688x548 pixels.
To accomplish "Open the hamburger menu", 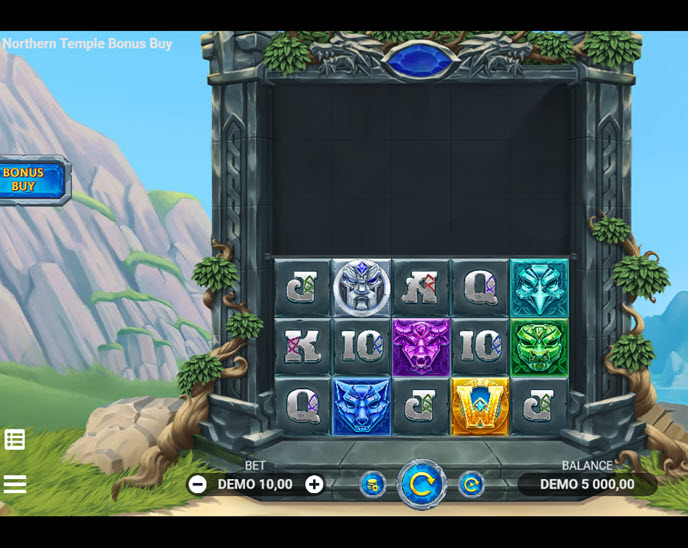I will [x=15, y=484].
